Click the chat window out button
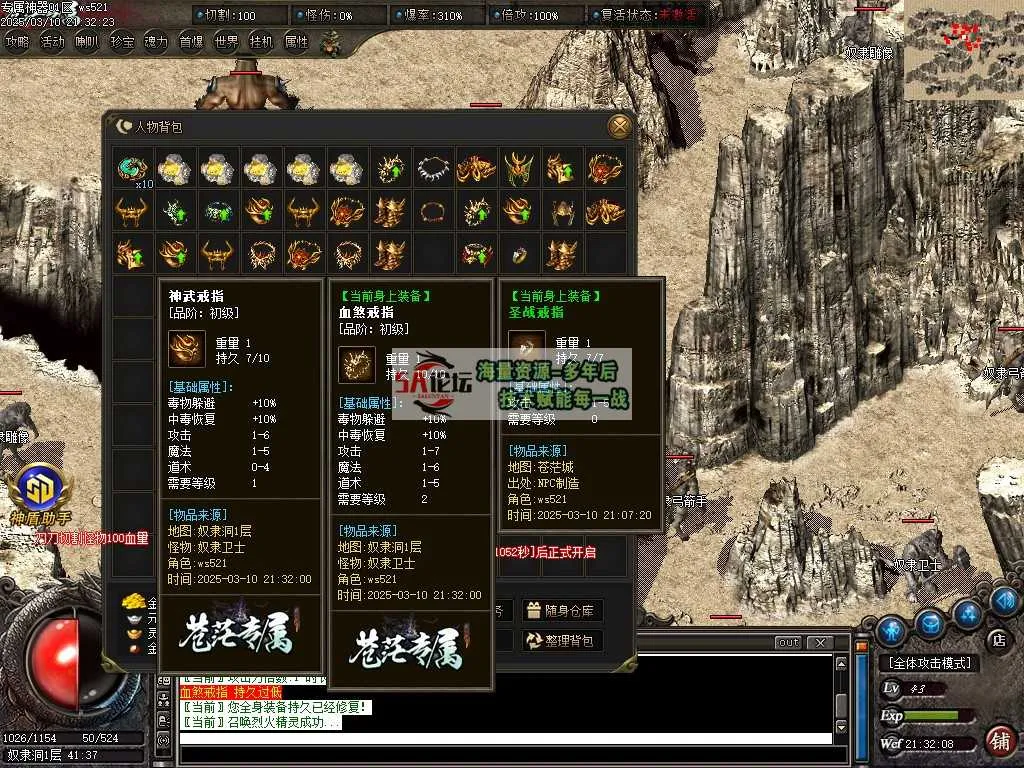 [x=788, y=642]
